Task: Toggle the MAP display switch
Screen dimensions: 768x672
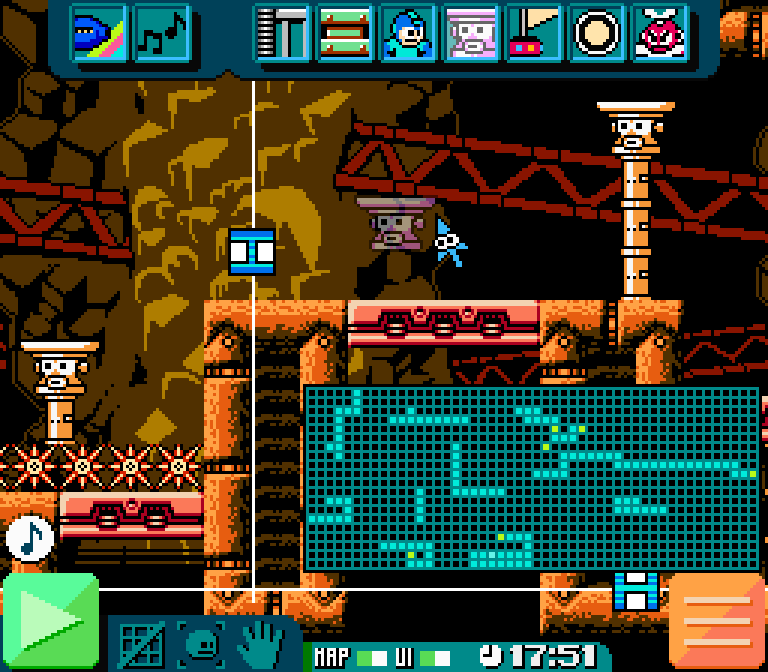Action: 372,657
